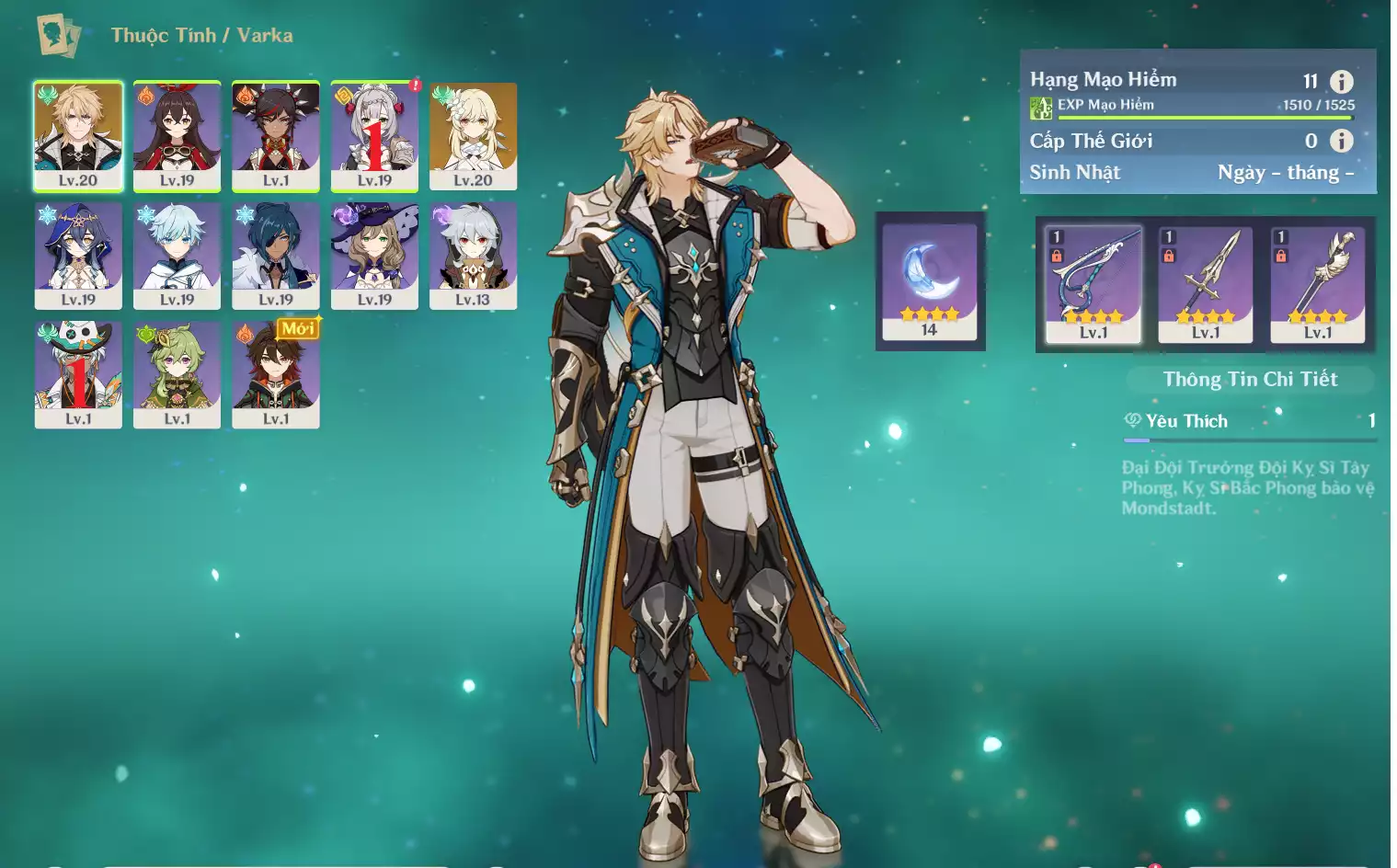Select Chongyun's Lv.19 portrait
1397x868 pixels.
click(x=177, y=255)
